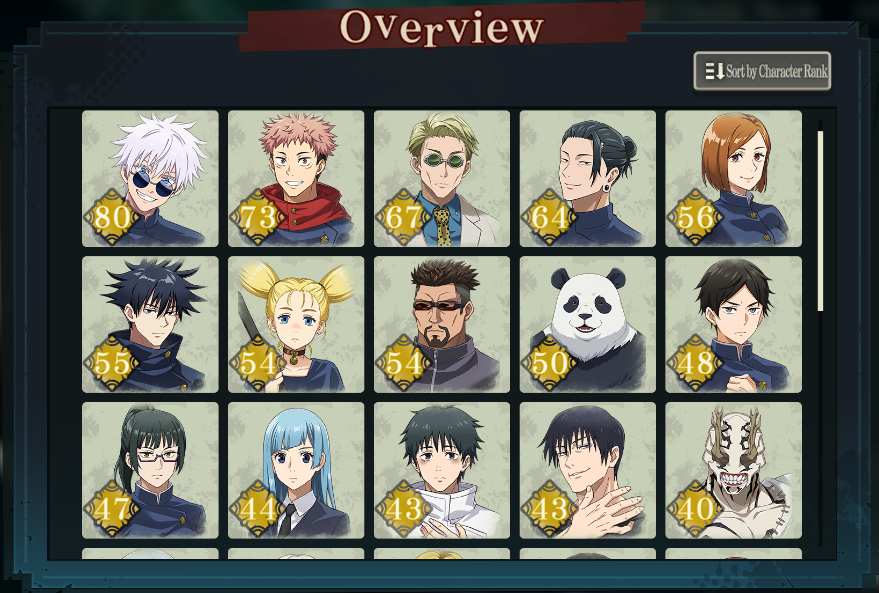Choose the pink-haired character ranked 73
The image size is (879, 593).
click(x=296, y=178)
